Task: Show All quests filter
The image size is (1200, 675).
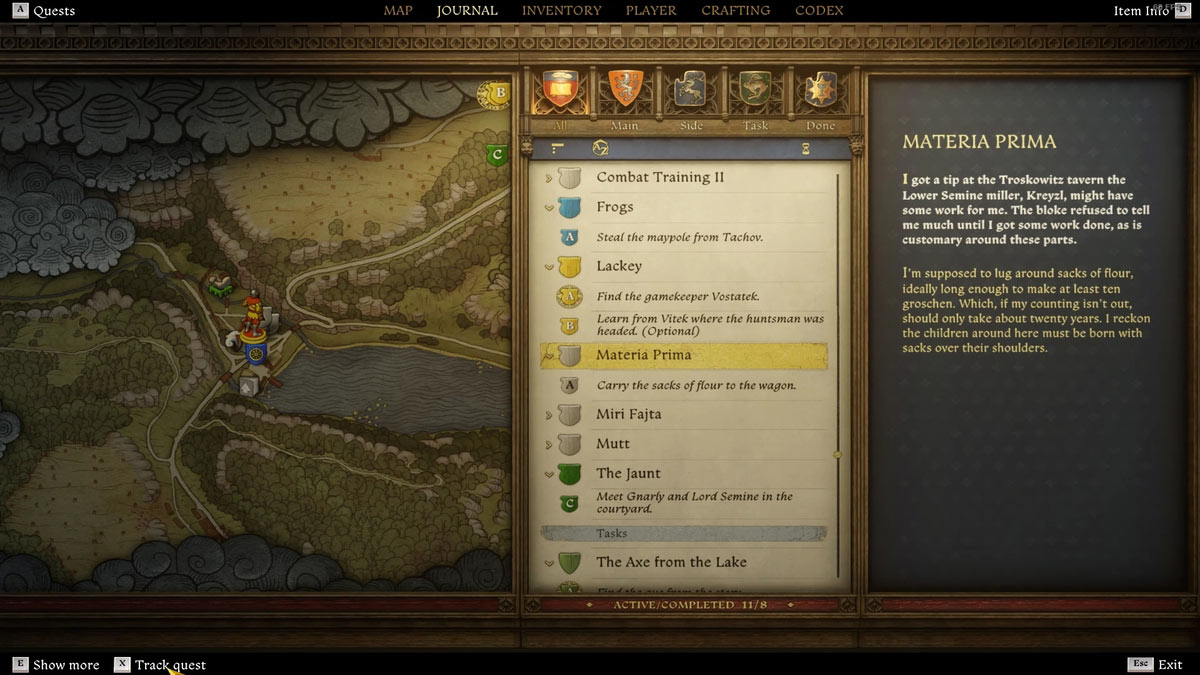Action: click(560, 92)
